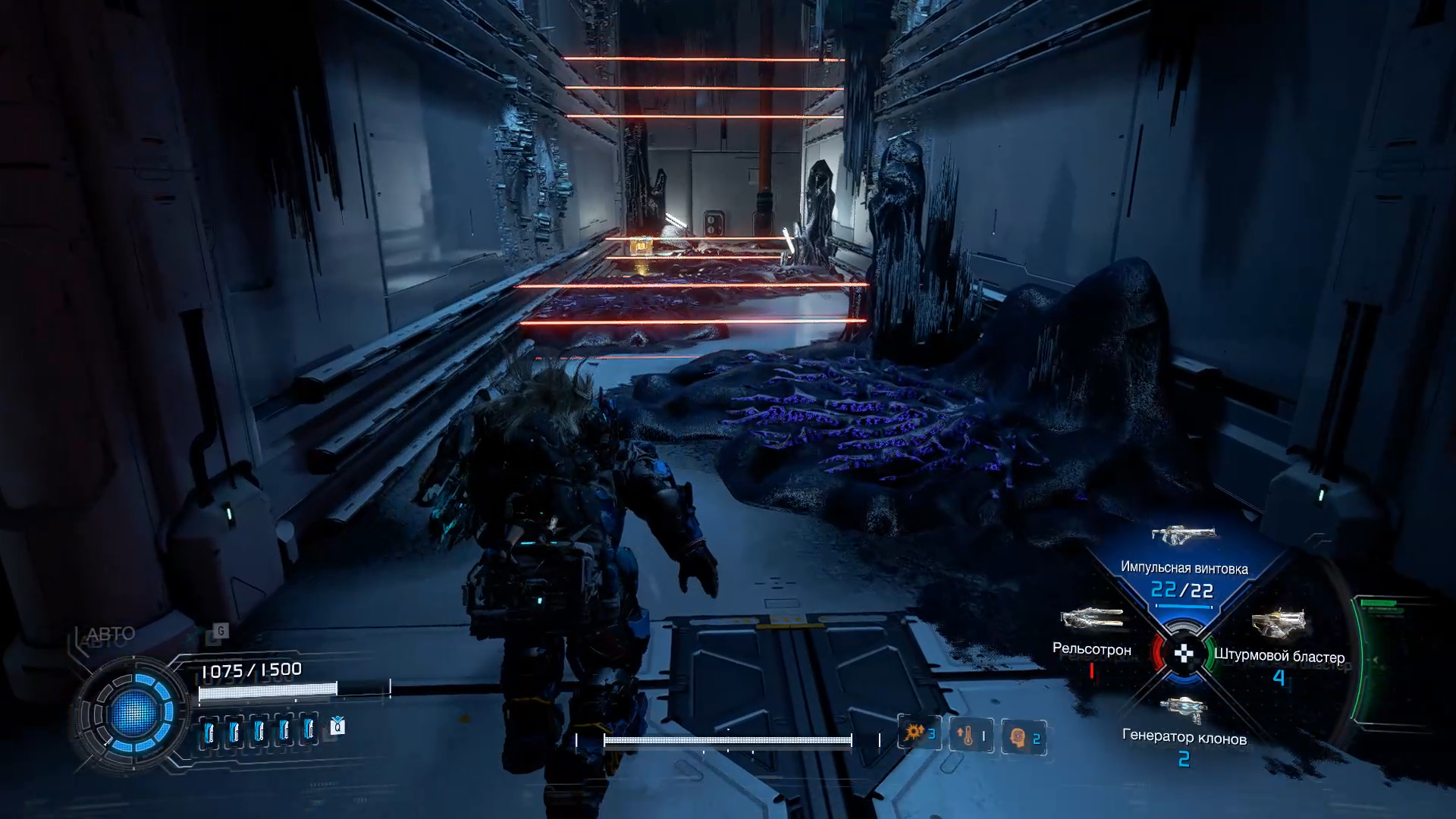Viewport: 1456px width, 819px height.
Task: Select the thermometer heat status icon
Action: tap(966, 736)
